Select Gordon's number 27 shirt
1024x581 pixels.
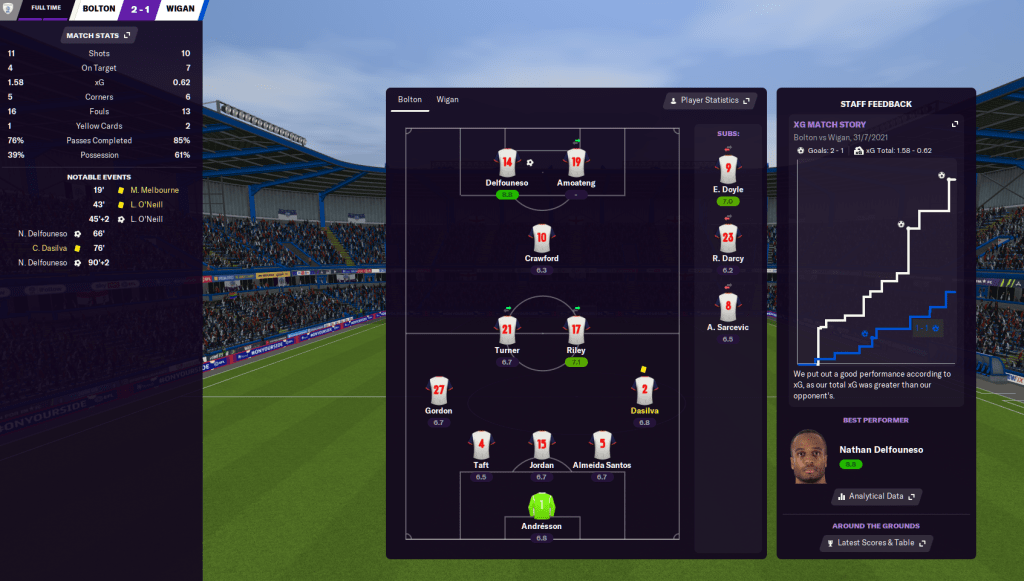tap(438, 390)
